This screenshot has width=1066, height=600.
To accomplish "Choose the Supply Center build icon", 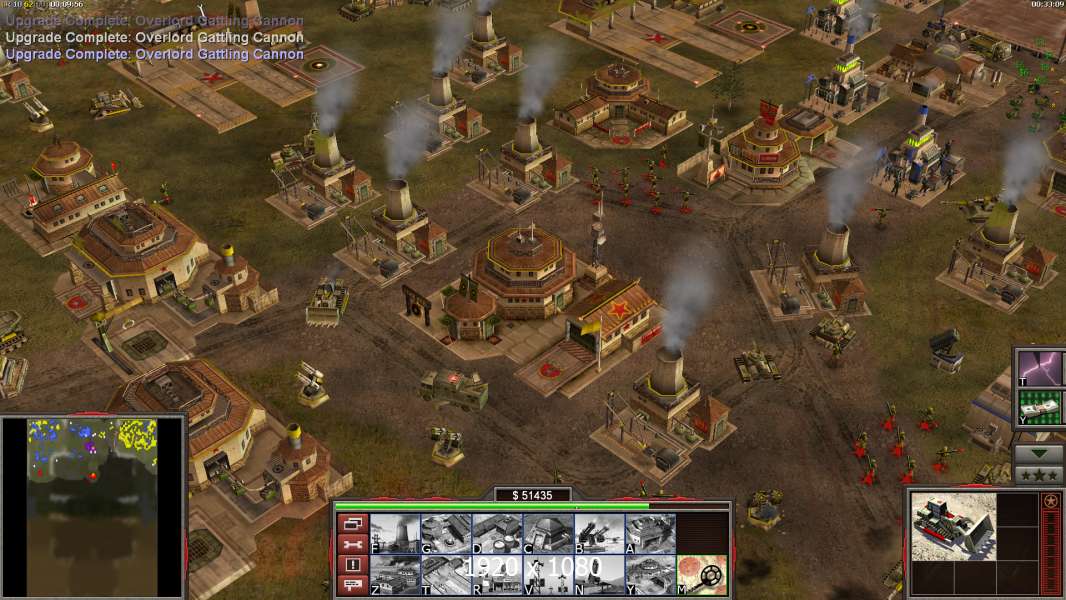I will pos(497,533).
